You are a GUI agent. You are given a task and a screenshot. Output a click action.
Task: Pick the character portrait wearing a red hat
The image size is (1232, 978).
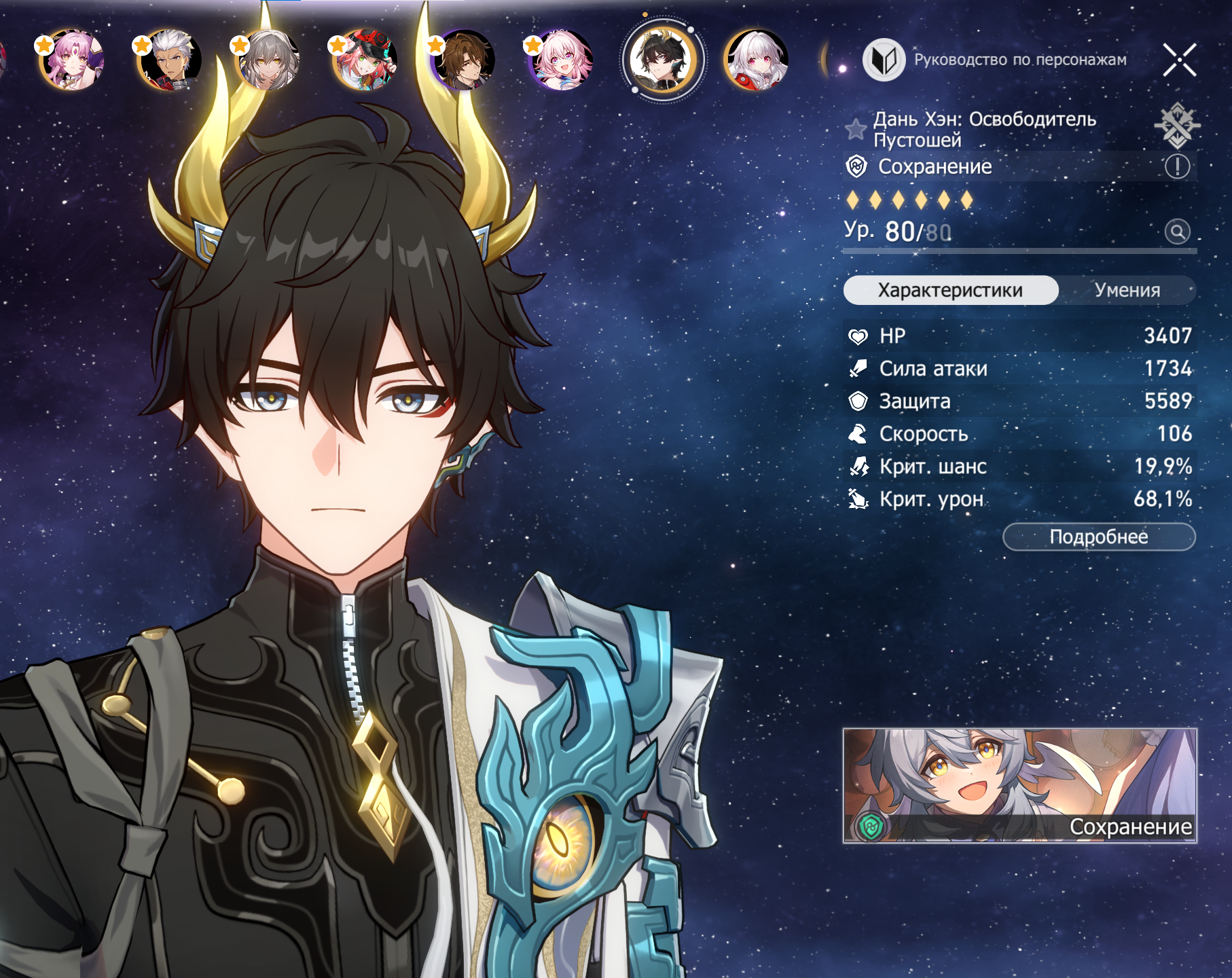(x=365, y=60)
